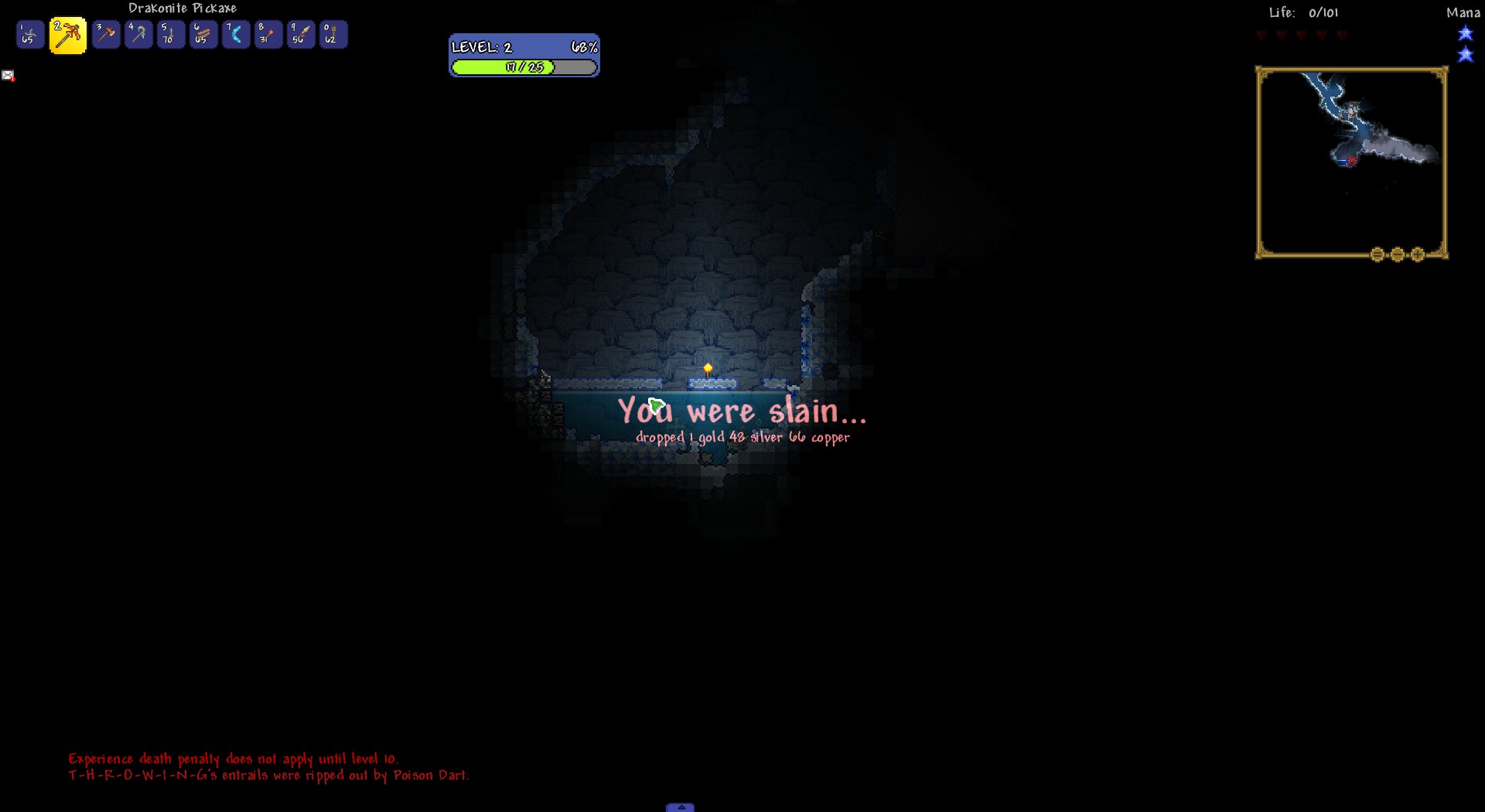
Task: Select the sword in hotbar slot 5
Action: point(170,34)
